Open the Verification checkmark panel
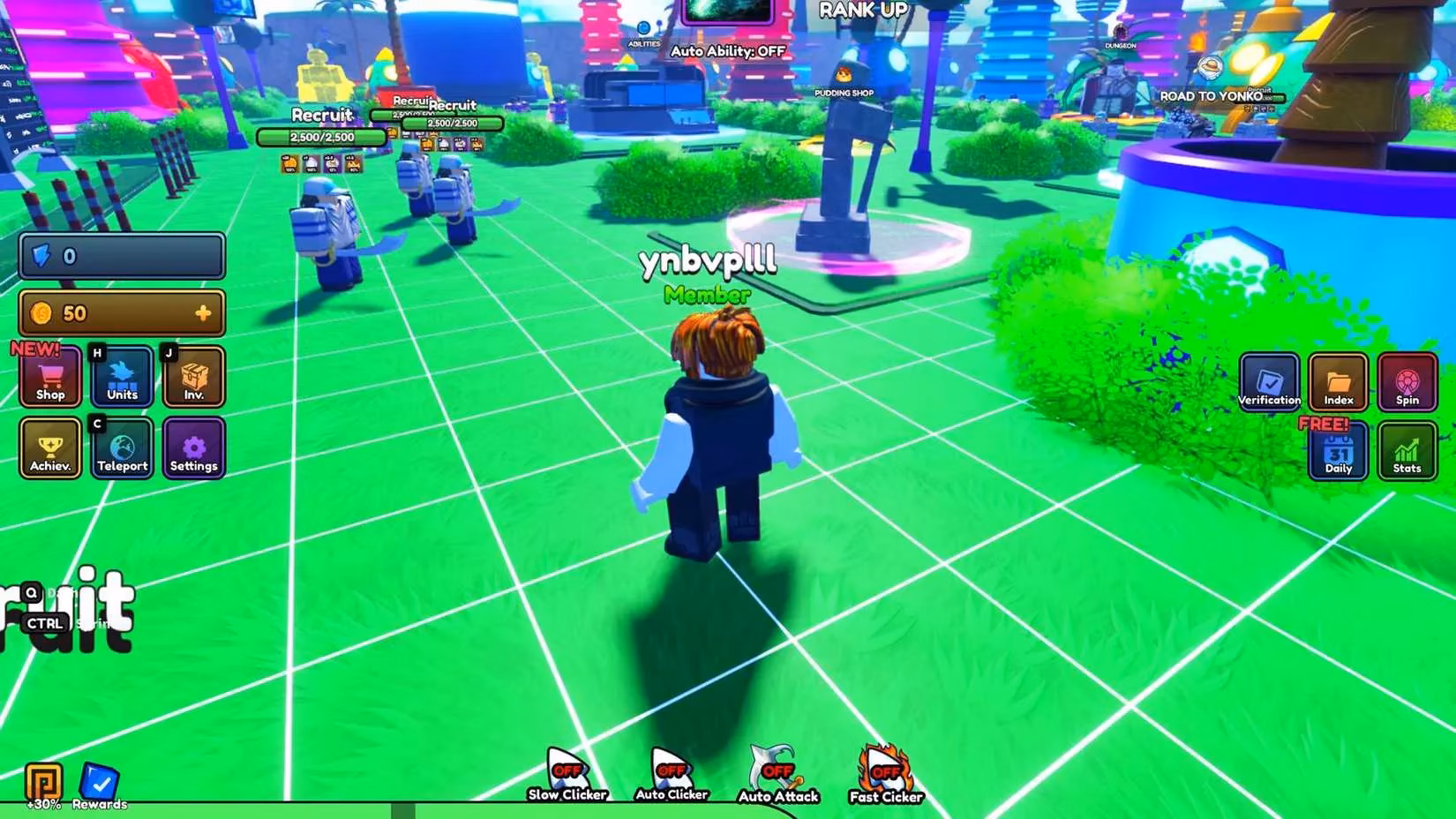Screen dimensions: 1456x819 click(1270, 383)
